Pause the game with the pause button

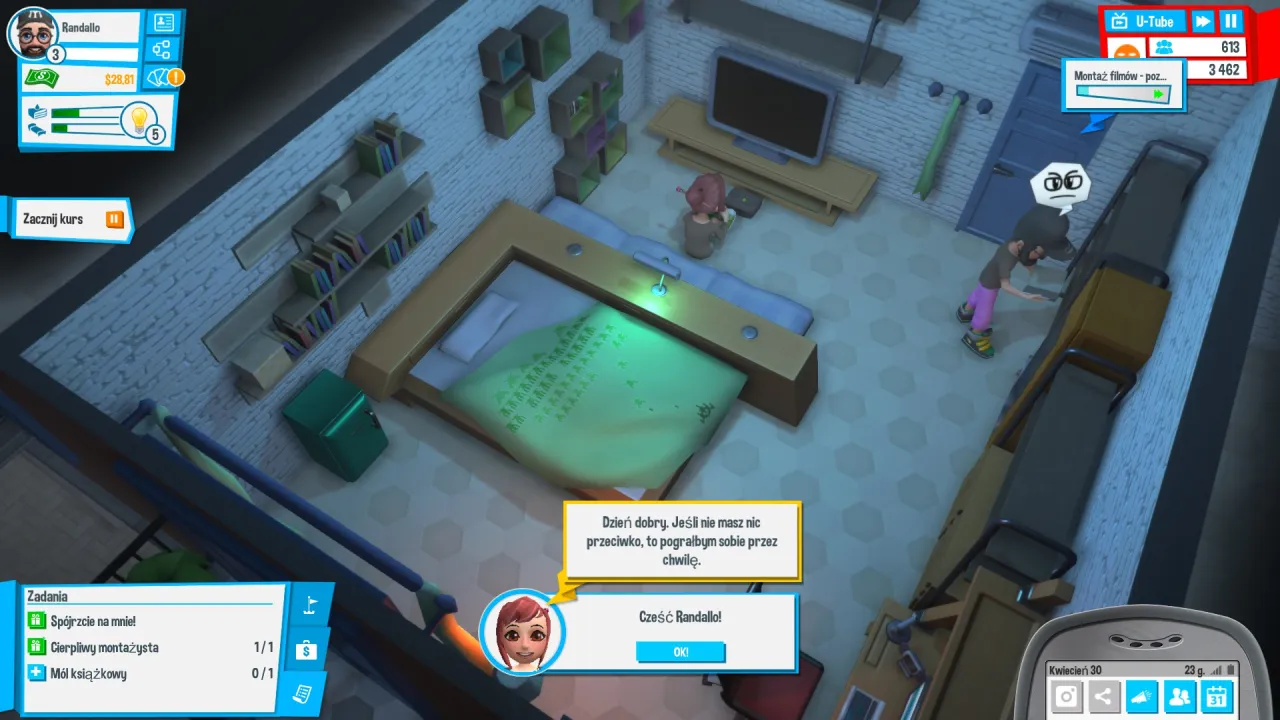[1231, 21]
